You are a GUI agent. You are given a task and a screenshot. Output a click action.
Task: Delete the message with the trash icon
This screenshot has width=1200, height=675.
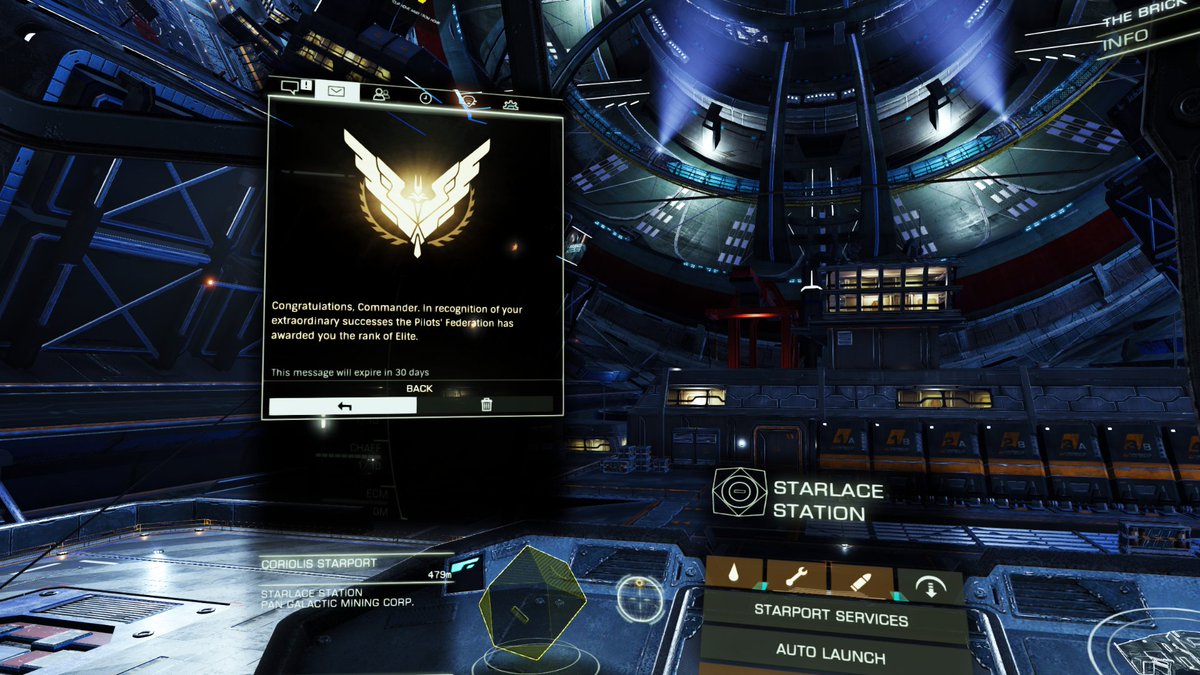(486, 405)
